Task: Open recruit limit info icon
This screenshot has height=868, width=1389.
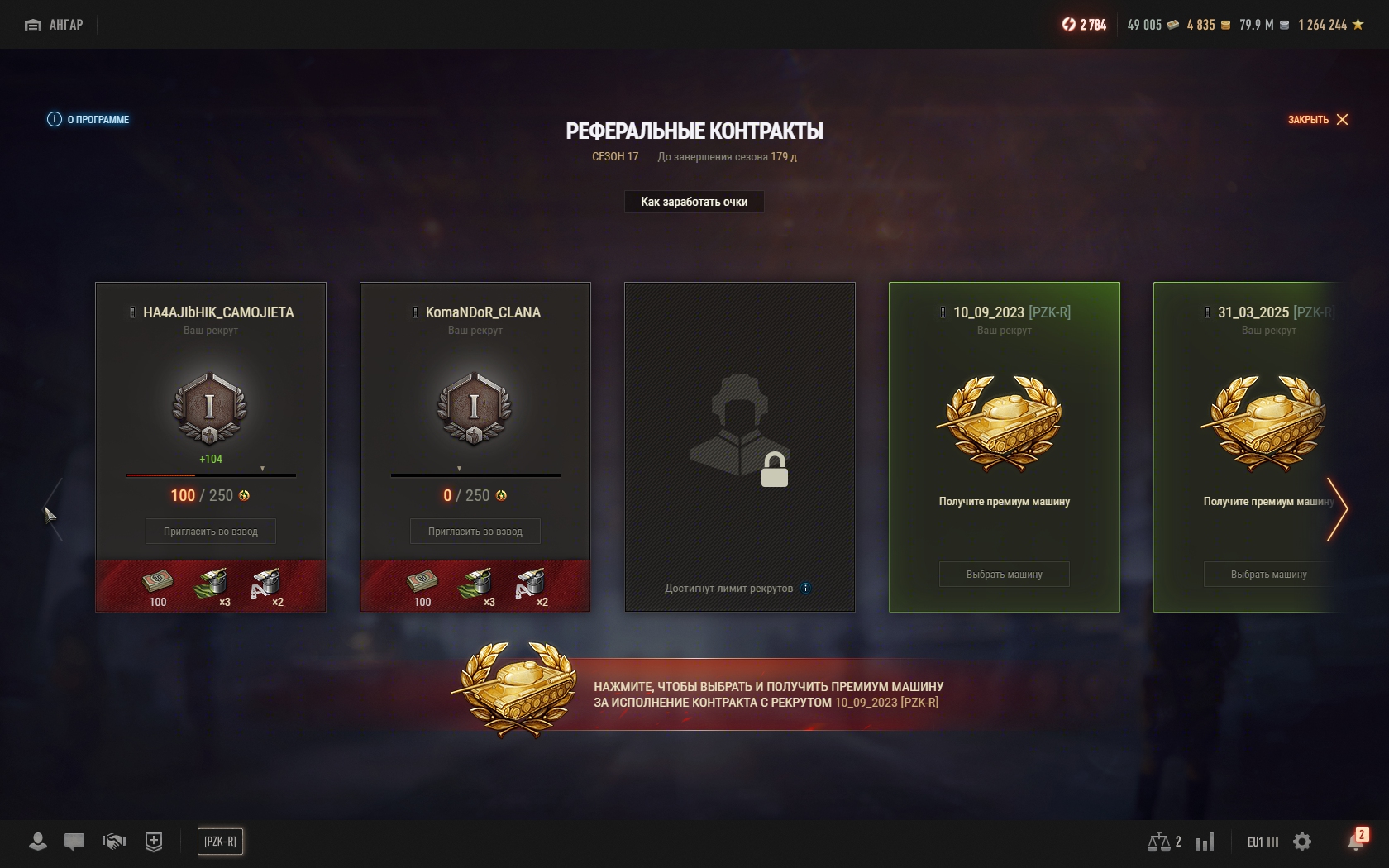Action: pyautogui.click(x=805, y=589)
